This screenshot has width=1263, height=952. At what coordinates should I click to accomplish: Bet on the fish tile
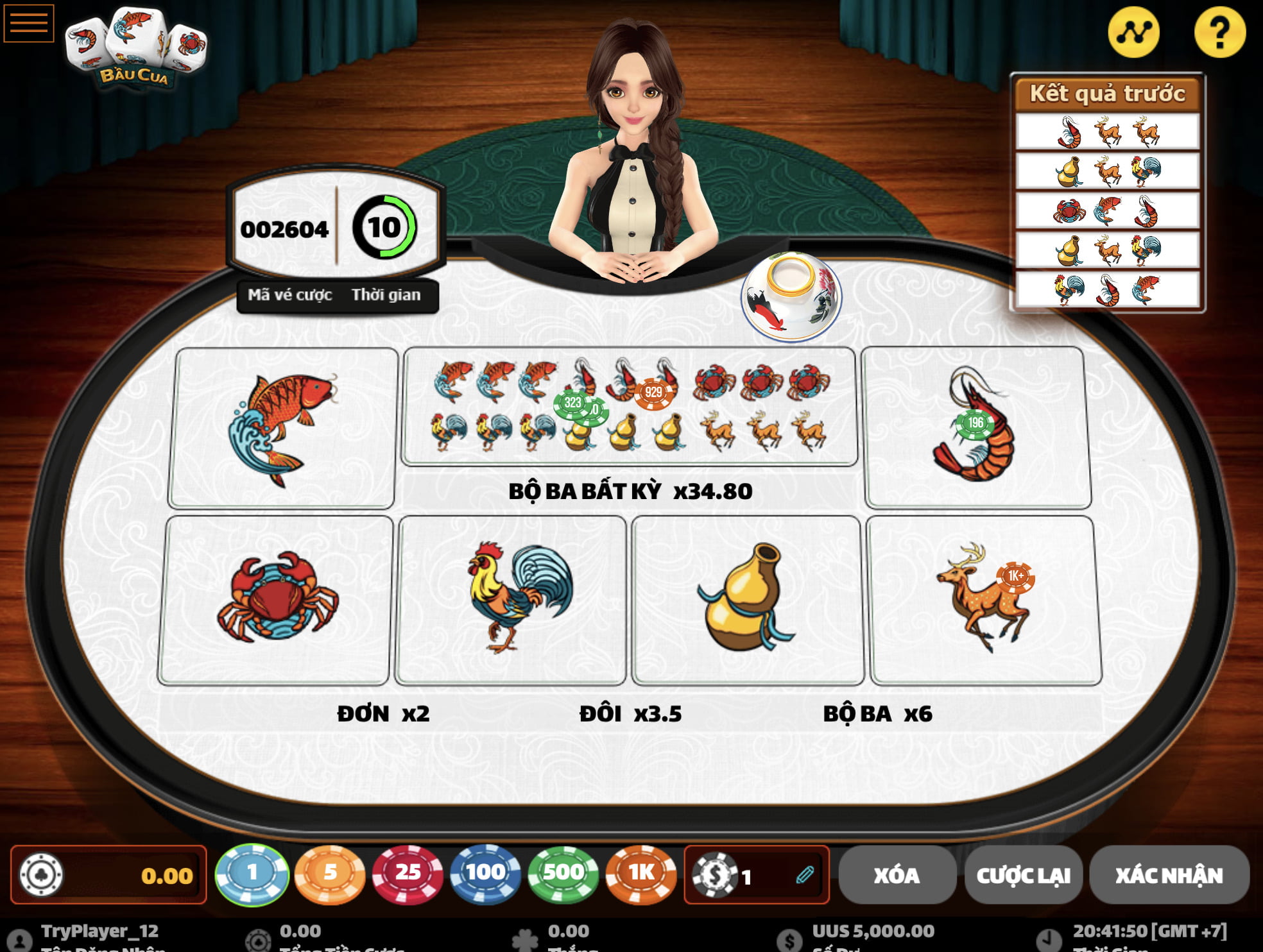282,428
